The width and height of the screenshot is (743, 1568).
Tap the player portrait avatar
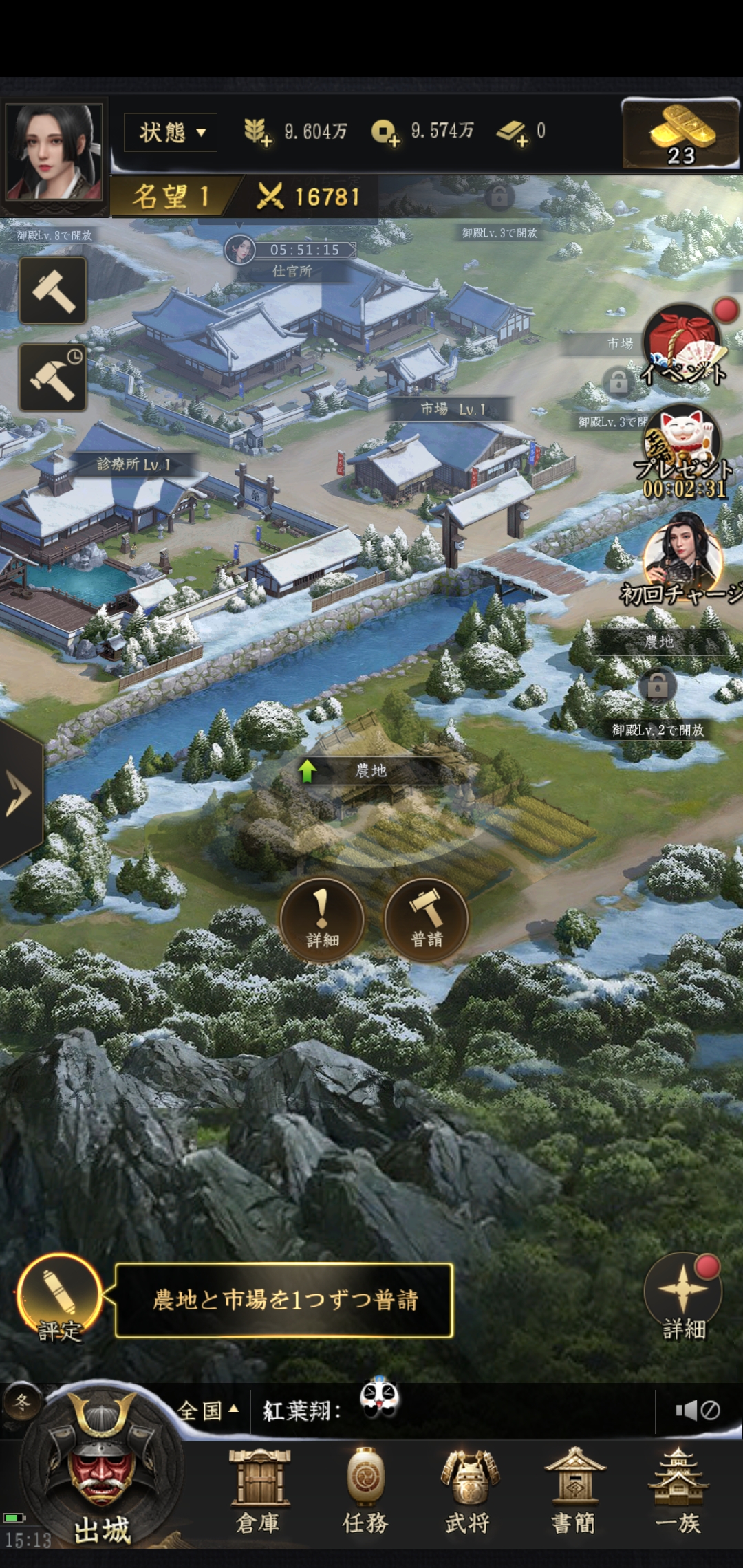(54, 153)
